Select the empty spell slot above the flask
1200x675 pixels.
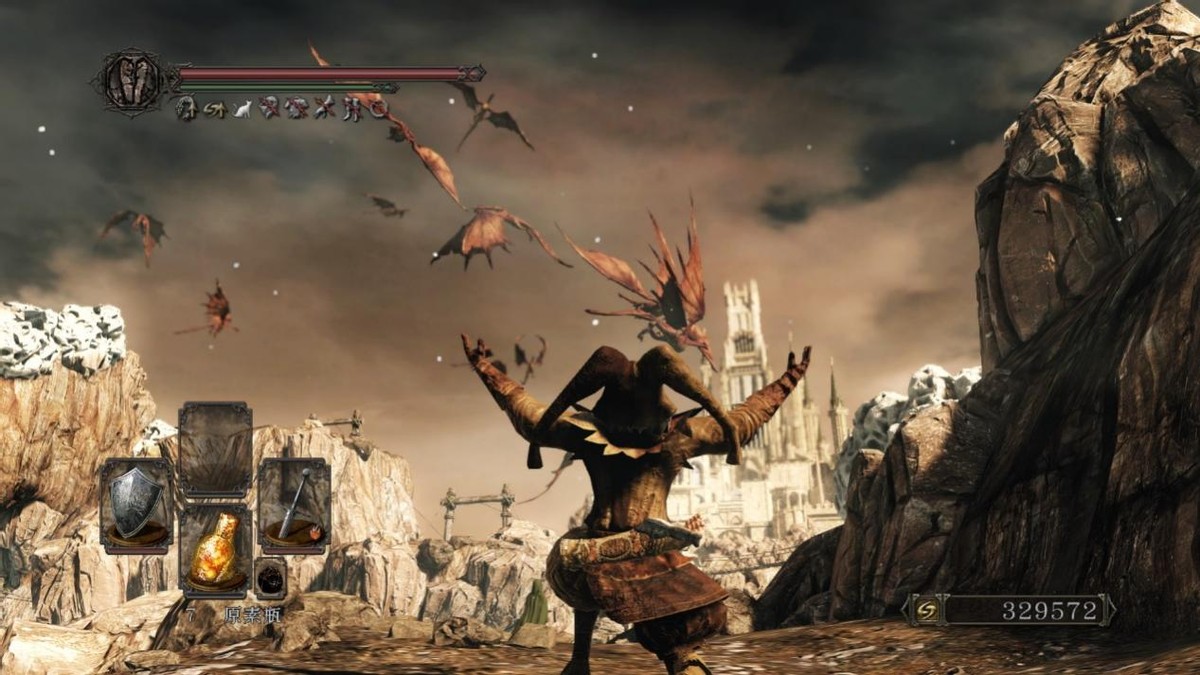click(x=215, y=450)
